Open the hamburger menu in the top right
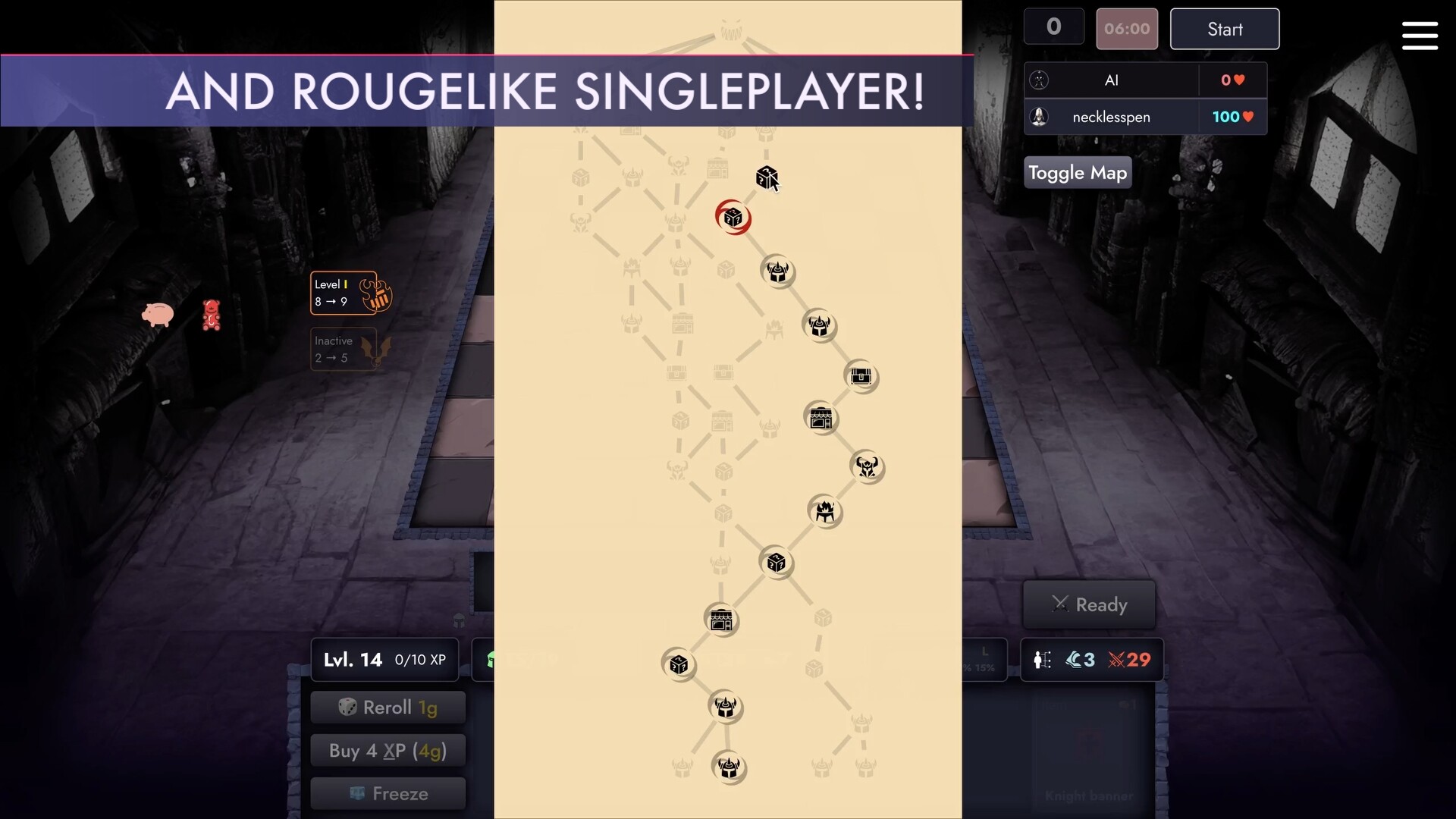The height and width of the screenshot is (819, 1456). coord(1420,36)
